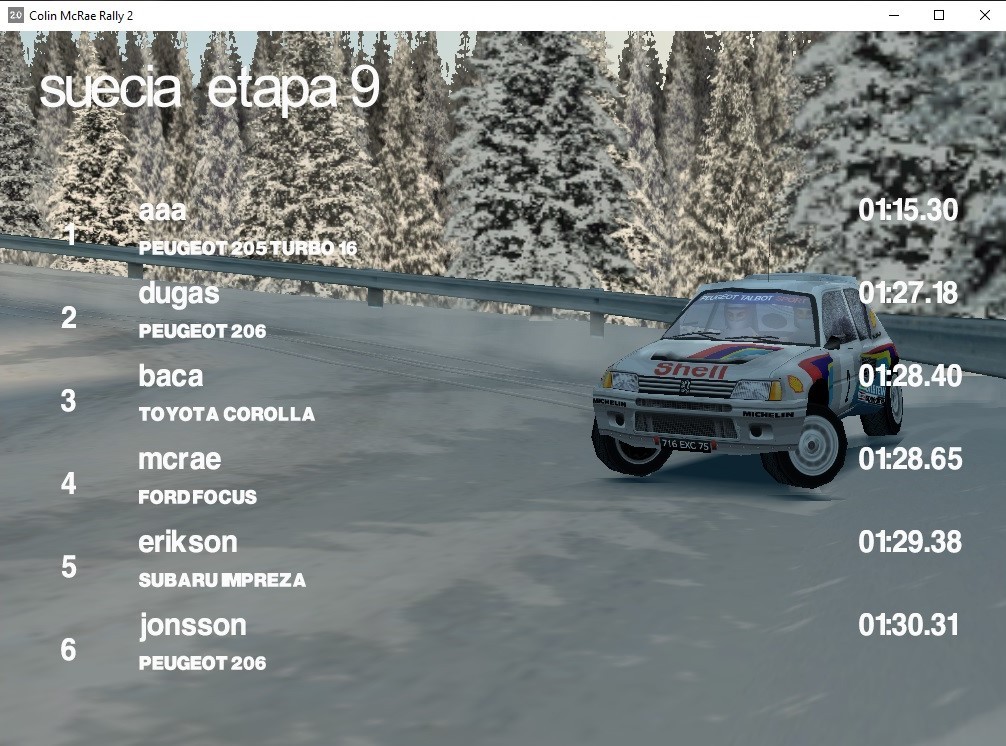Minimize the game window
Screen dimensions: 1006x746
pyautogui.click(x=893, y=15)
